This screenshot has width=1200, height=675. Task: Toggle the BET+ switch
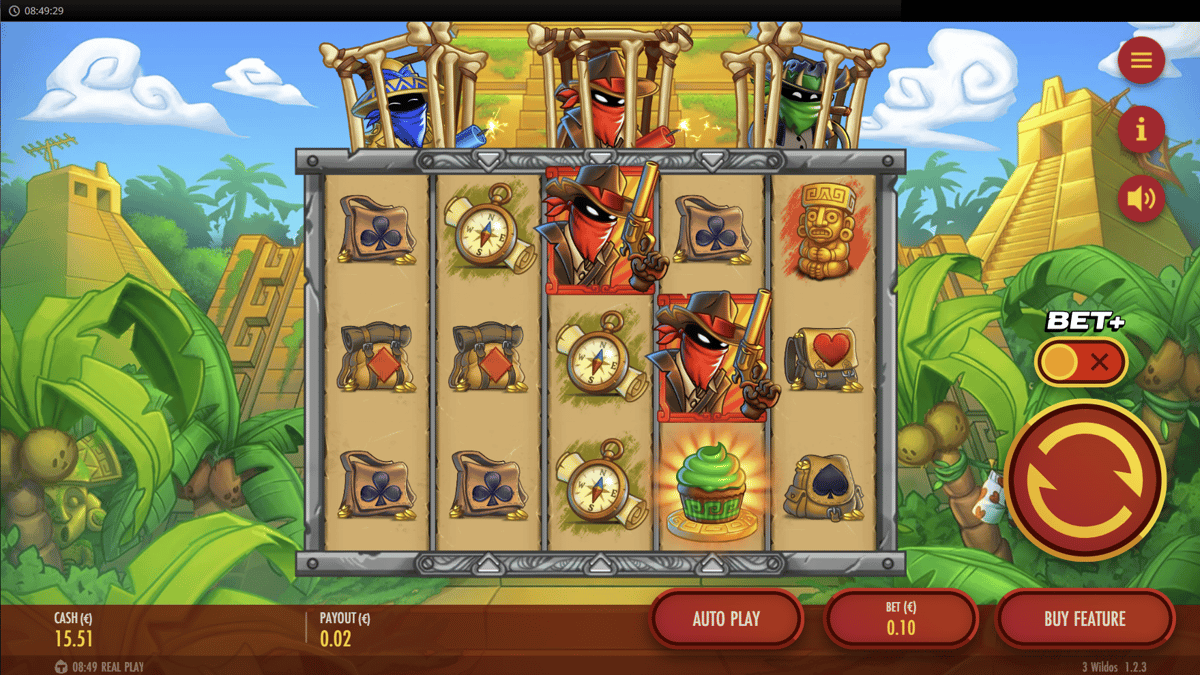[x=1081, y=362]
